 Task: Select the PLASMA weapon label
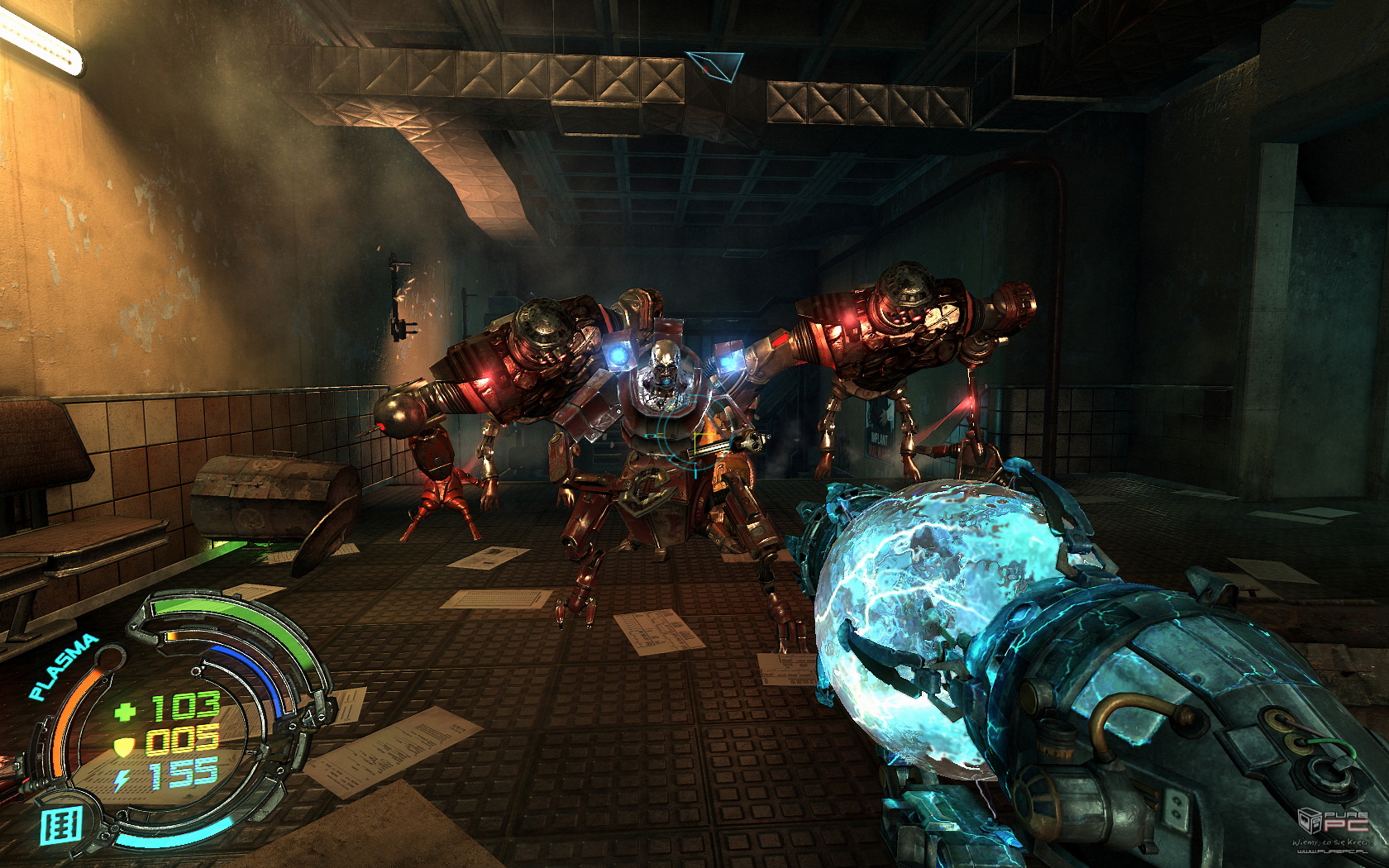[x=63, y=666]
